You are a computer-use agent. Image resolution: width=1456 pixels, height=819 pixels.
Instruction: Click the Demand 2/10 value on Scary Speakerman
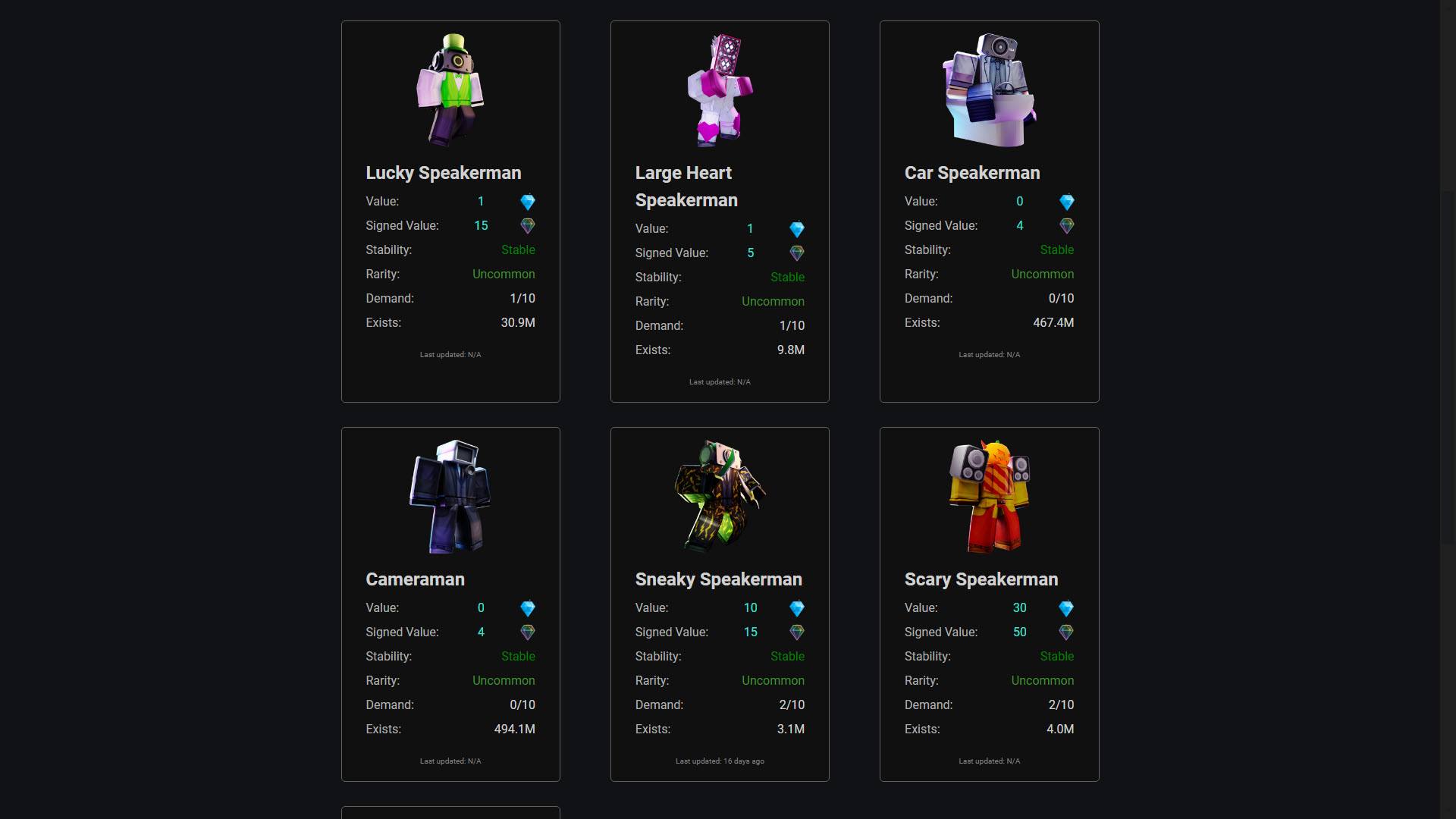pos(1062,704)
